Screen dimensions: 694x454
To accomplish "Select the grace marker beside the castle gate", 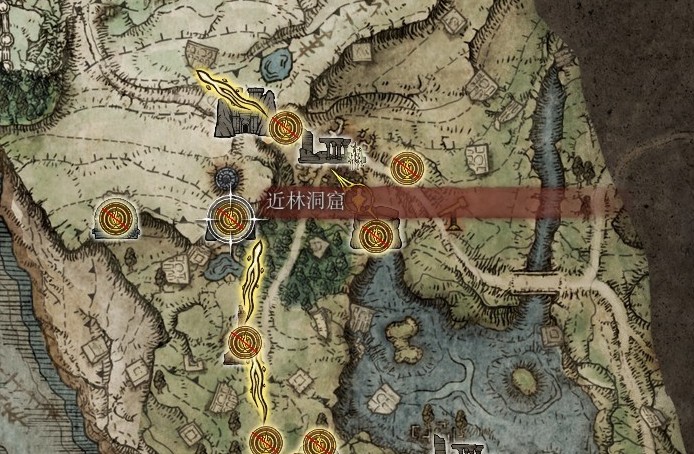I will [286, 126].
